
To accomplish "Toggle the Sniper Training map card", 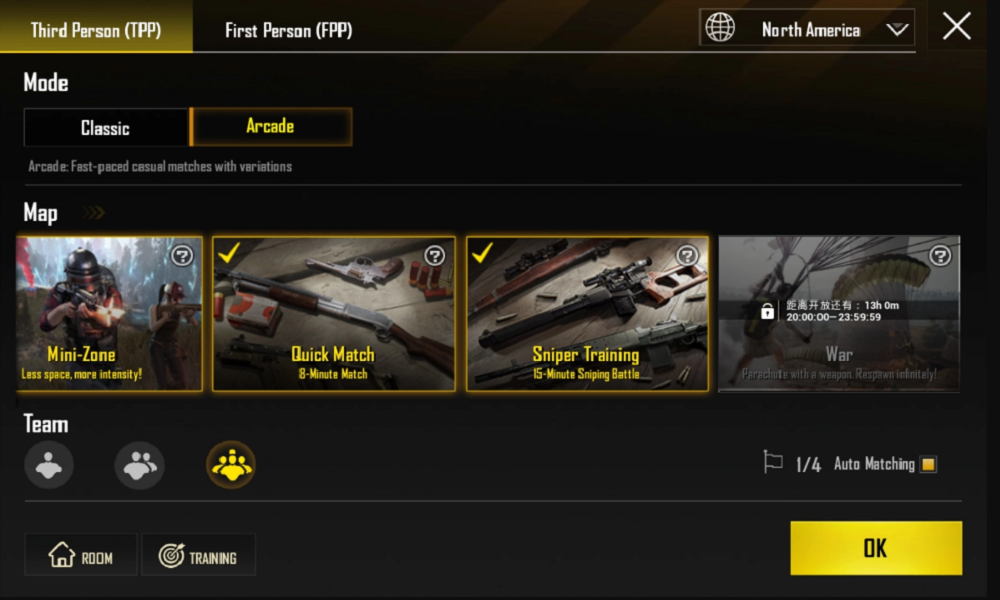I will [587, 314].
